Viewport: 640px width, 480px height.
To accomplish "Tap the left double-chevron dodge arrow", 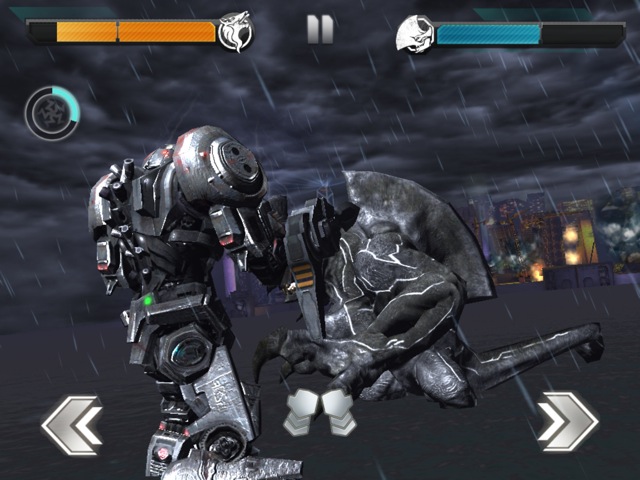I will coord(72,424).
